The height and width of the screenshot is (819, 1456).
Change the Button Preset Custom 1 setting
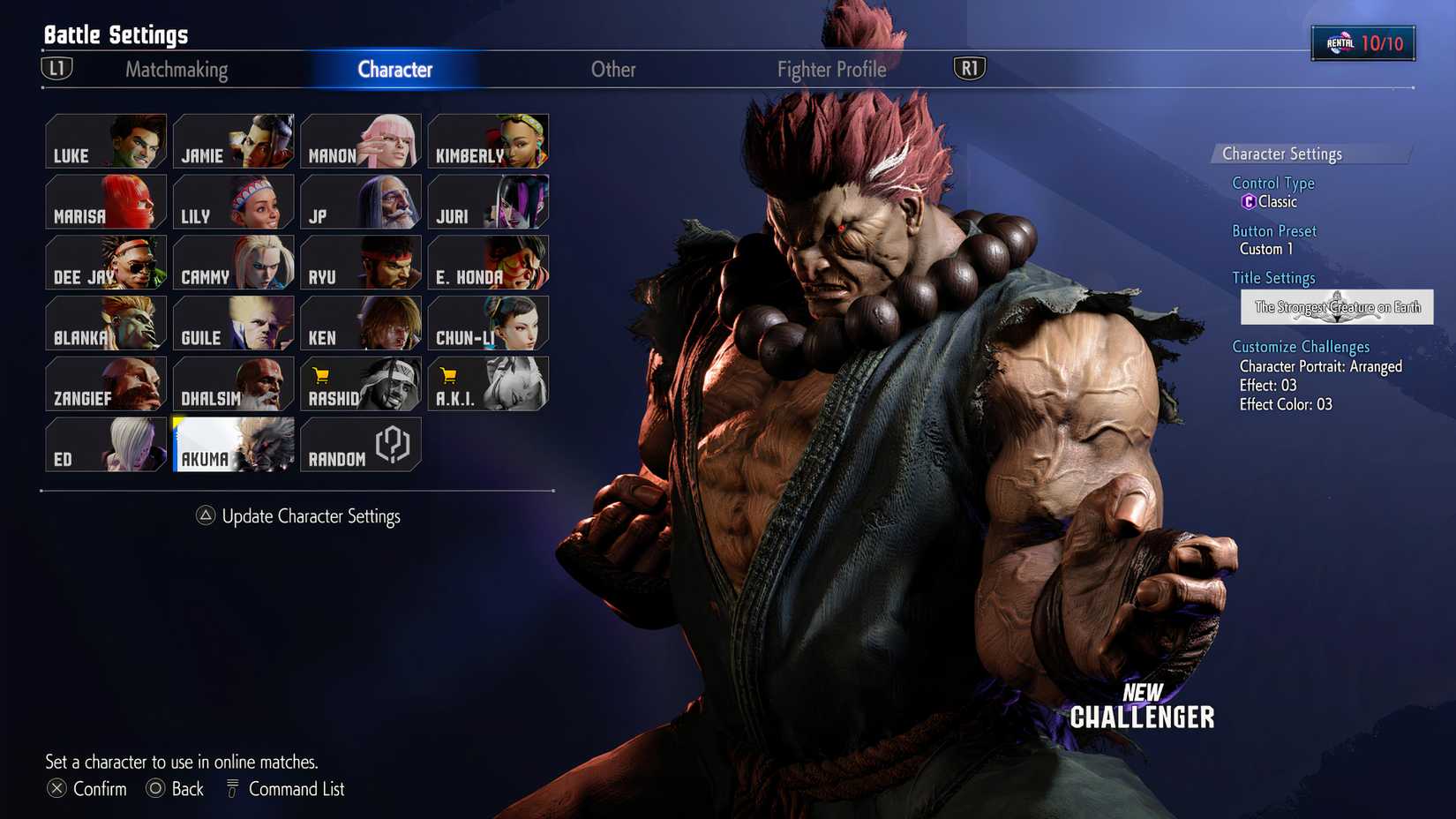[1267, 249]
